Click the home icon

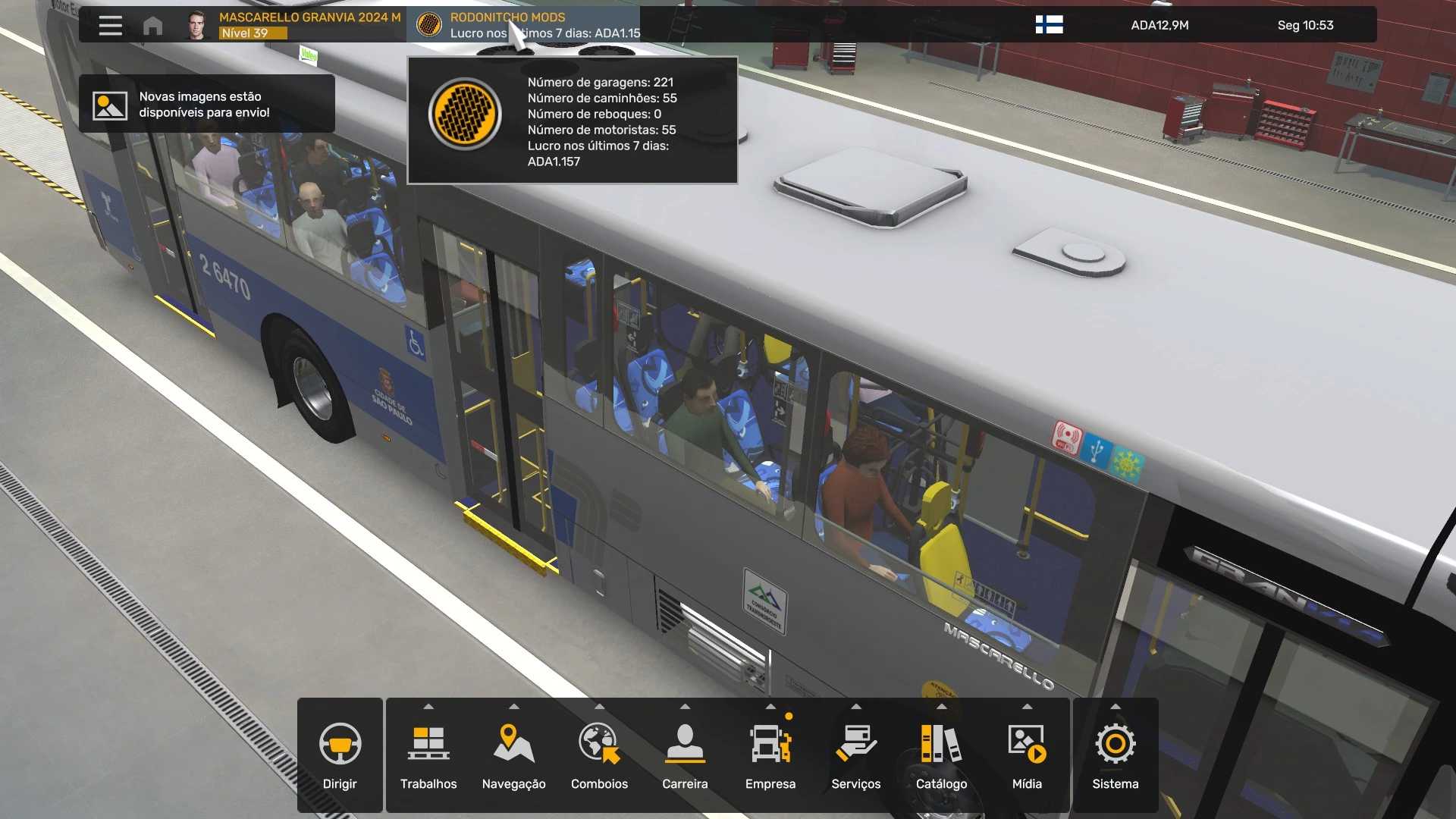point(152,26)
